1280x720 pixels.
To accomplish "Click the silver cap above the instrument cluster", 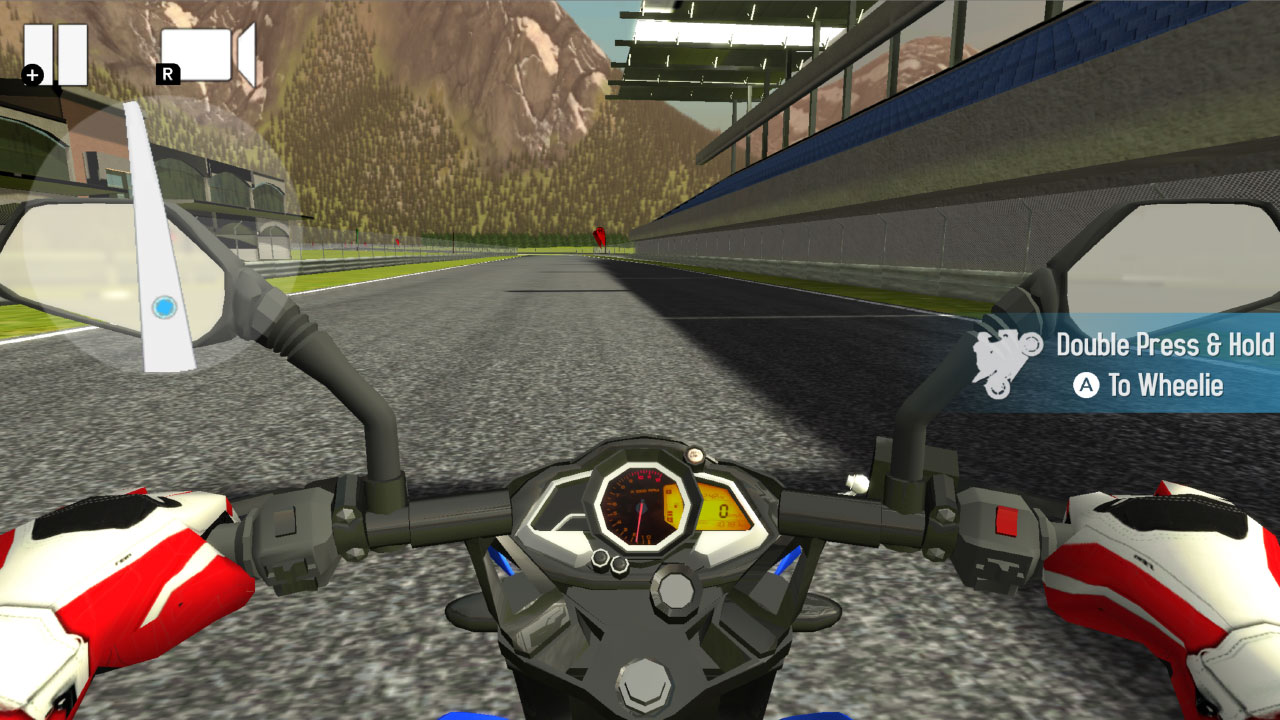I will point(695,455).
